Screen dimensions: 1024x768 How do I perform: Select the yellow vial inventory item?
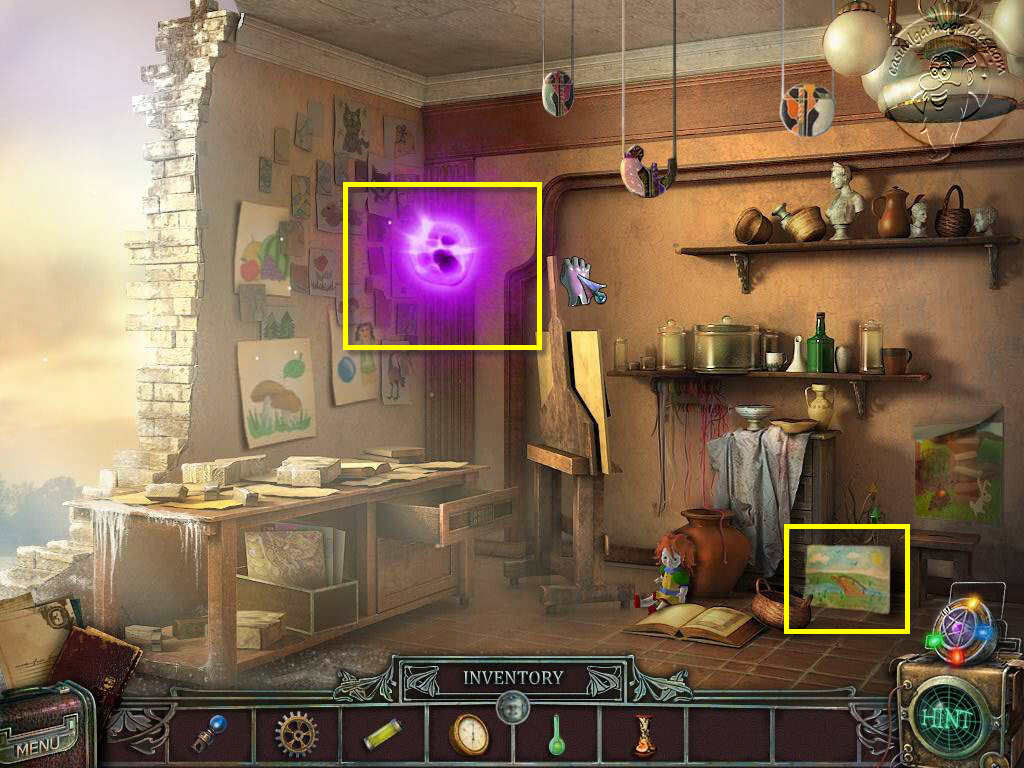pyautogui.click(x=383, y=735)
